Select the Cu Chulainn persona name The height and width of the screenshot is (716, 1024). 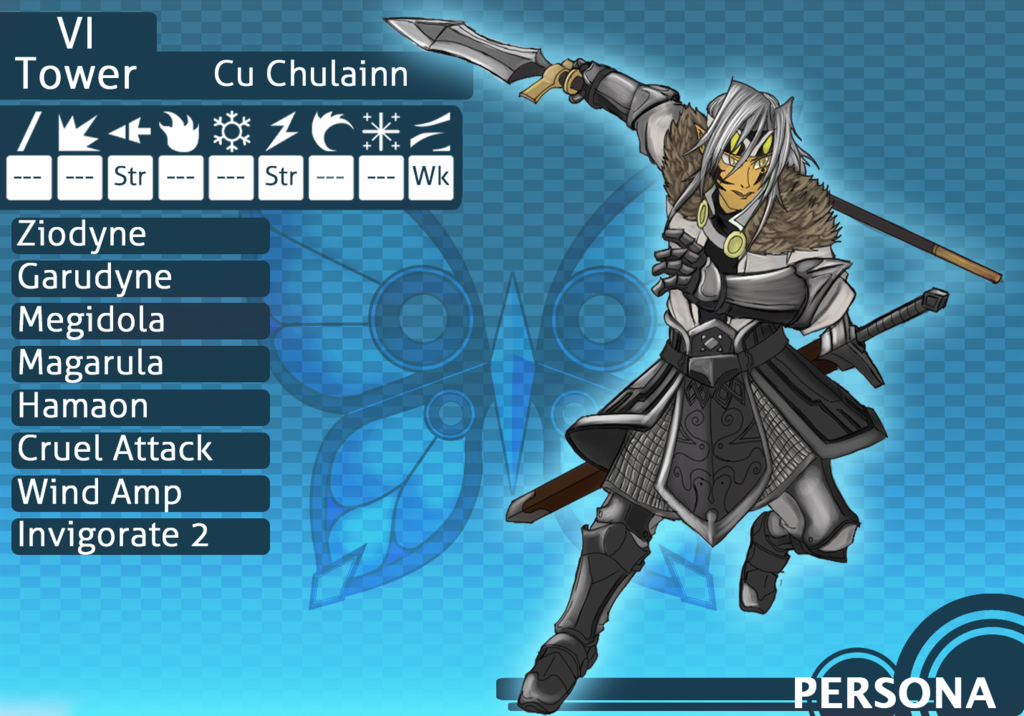tap(310, 75)
